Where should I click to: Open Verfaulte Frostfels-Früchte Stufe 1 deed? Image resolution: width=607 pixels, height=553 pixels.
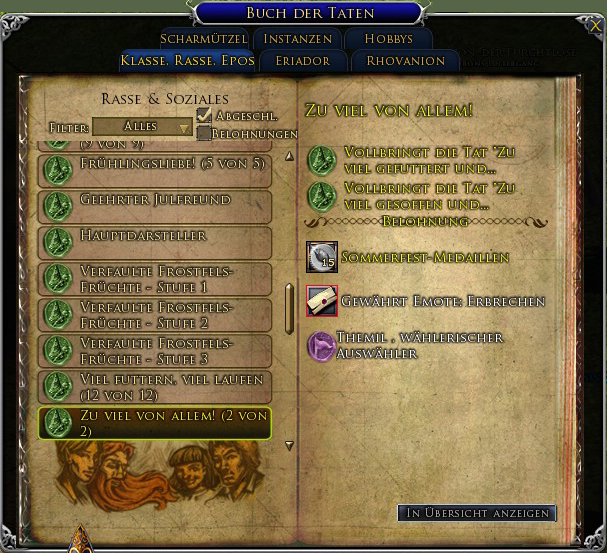click(155, 279)
